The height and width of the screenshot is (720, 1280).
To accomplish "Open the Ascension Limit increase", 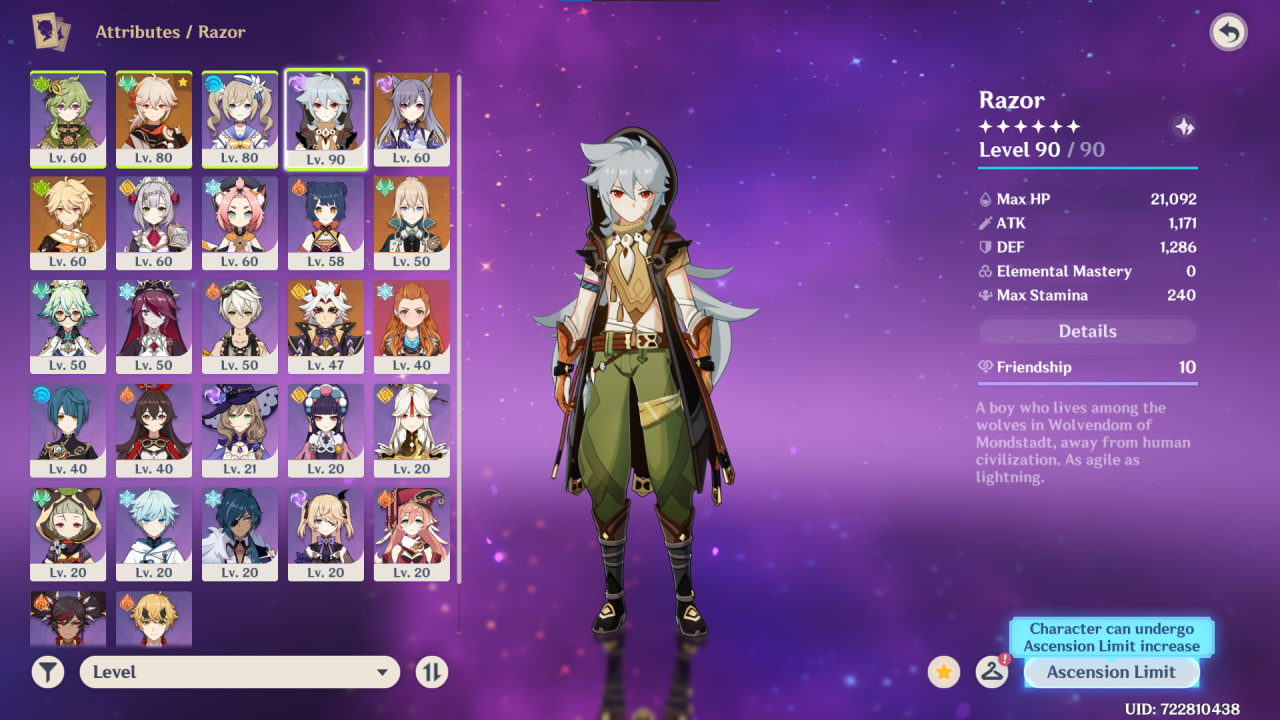I will [1111, 672].
